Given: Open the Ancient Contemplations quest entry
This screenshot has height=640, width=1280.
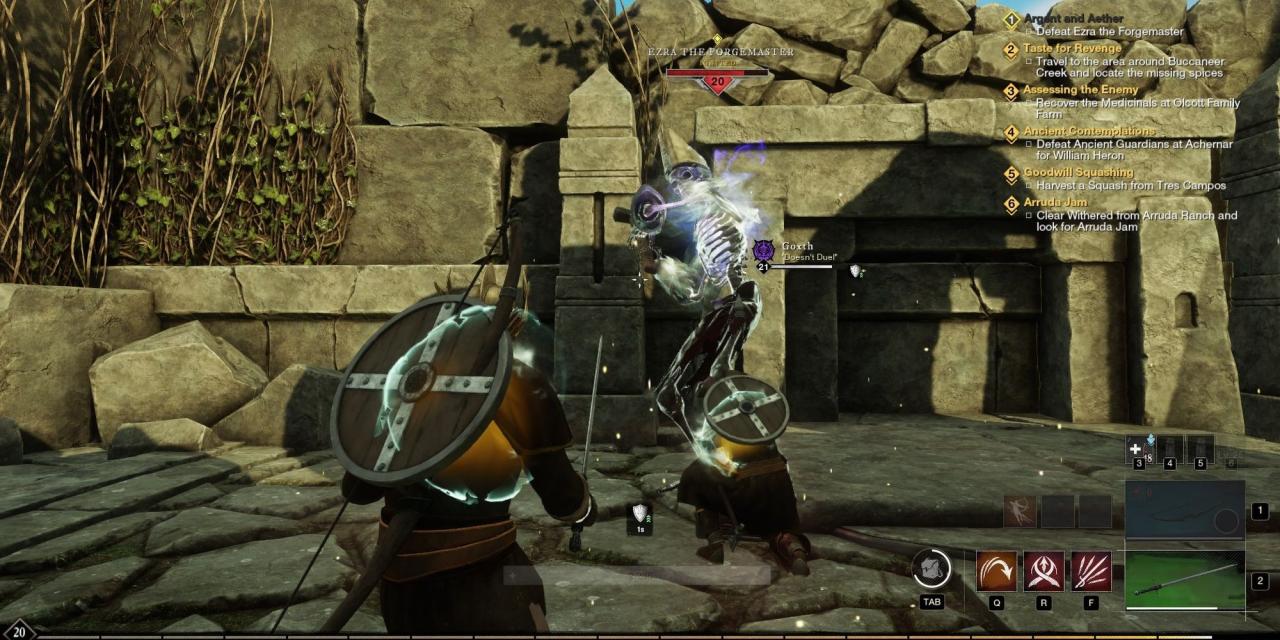Looking at the screenshot, I should click(x=1088, y=131).
